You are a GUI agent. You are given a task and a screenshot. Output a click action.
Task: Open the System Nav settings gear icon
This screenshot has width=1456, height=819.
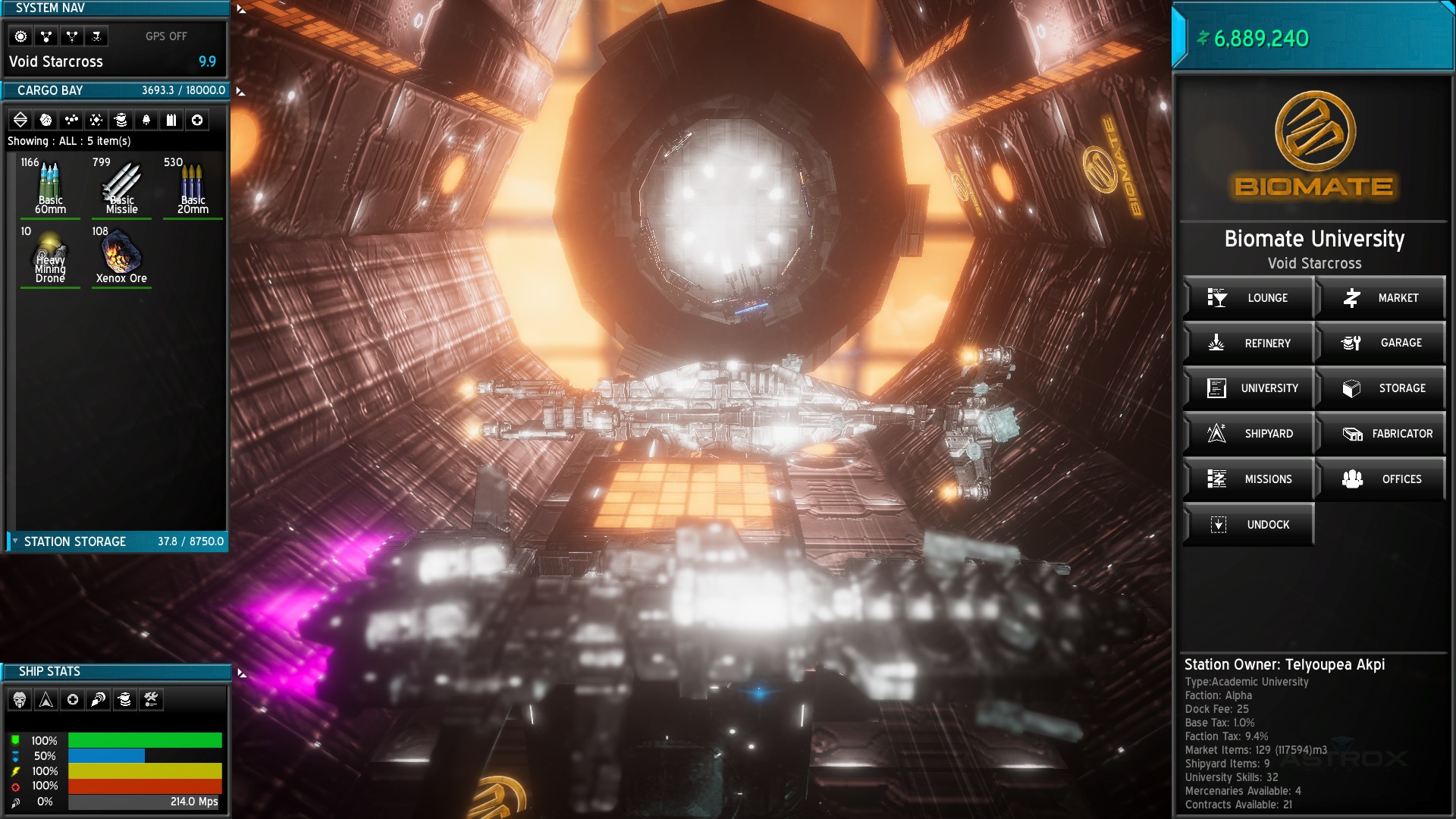(x=21, y=36)
